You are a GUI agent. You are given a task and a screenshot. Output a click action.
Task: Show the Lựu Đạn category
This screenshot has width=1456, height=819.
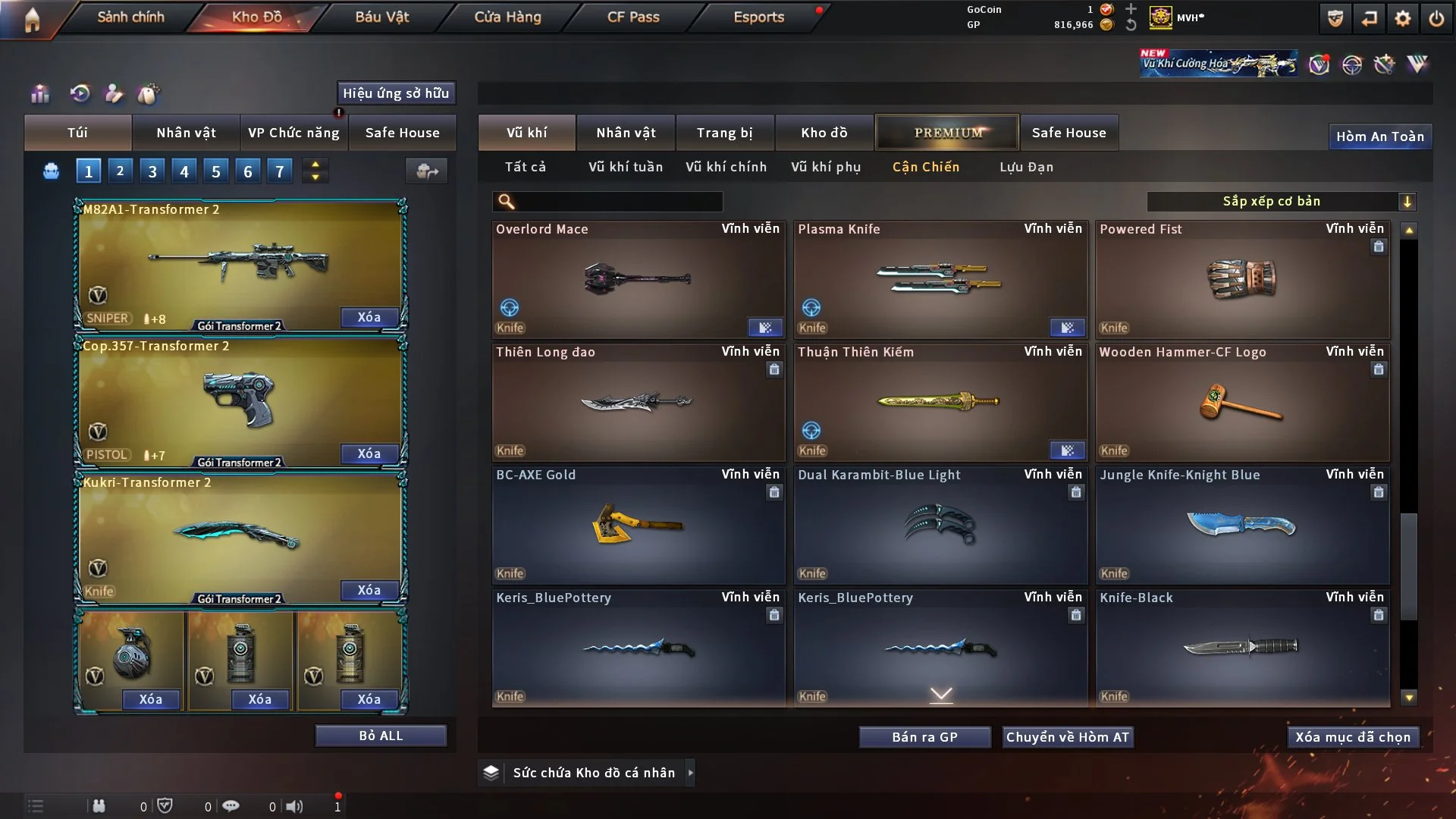tap(1026, 167)
